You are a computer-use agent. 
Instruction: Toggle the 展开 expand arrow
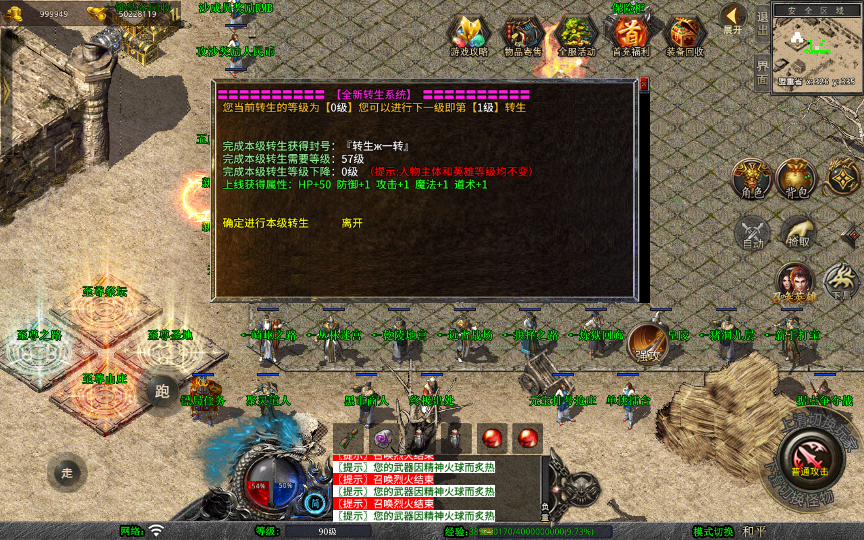pos(733,18)
